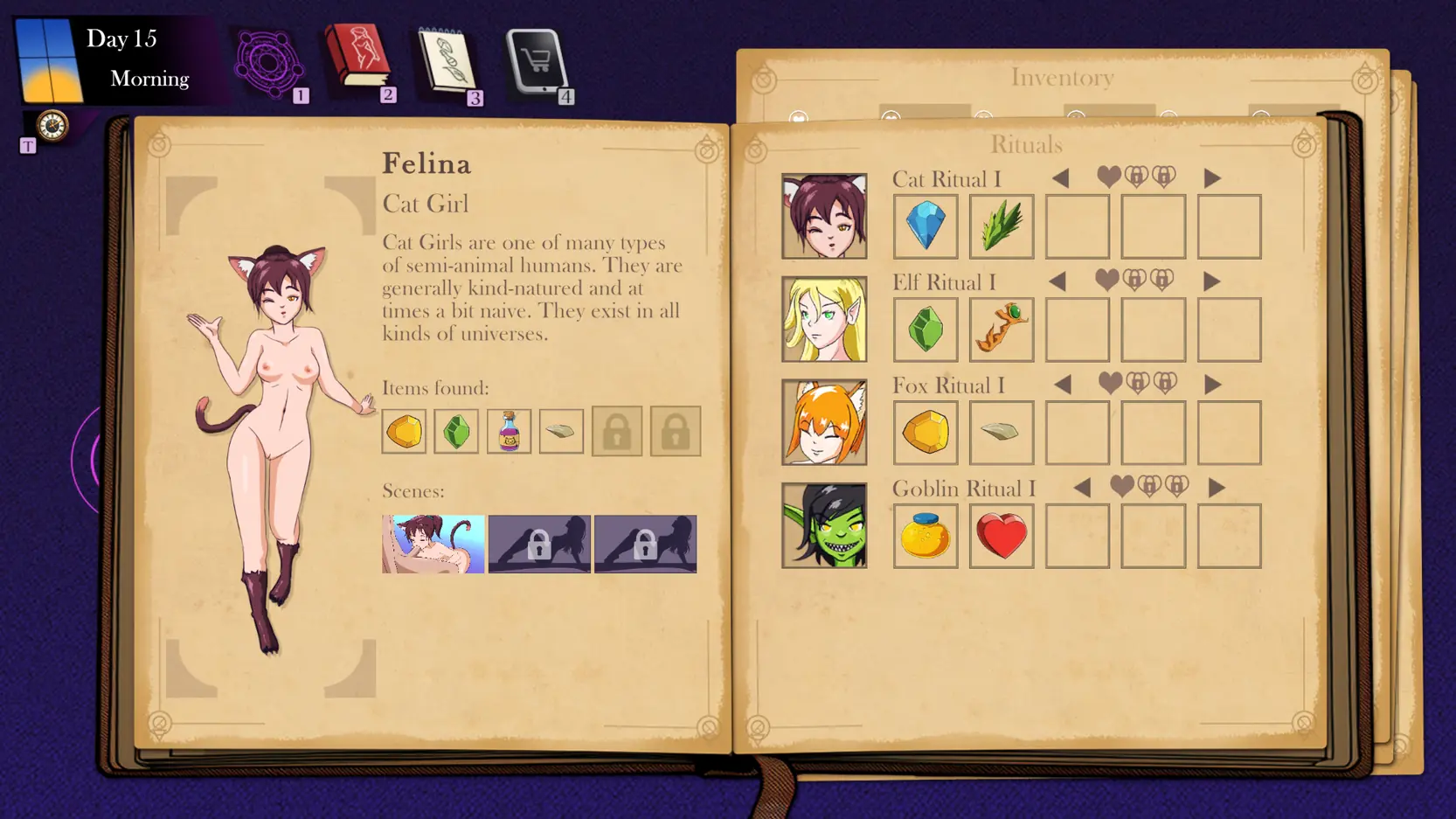Viewport: 1456px width, 819px height.
Task: Select the pink potion bottle in Items found
Action: point(509,431)
